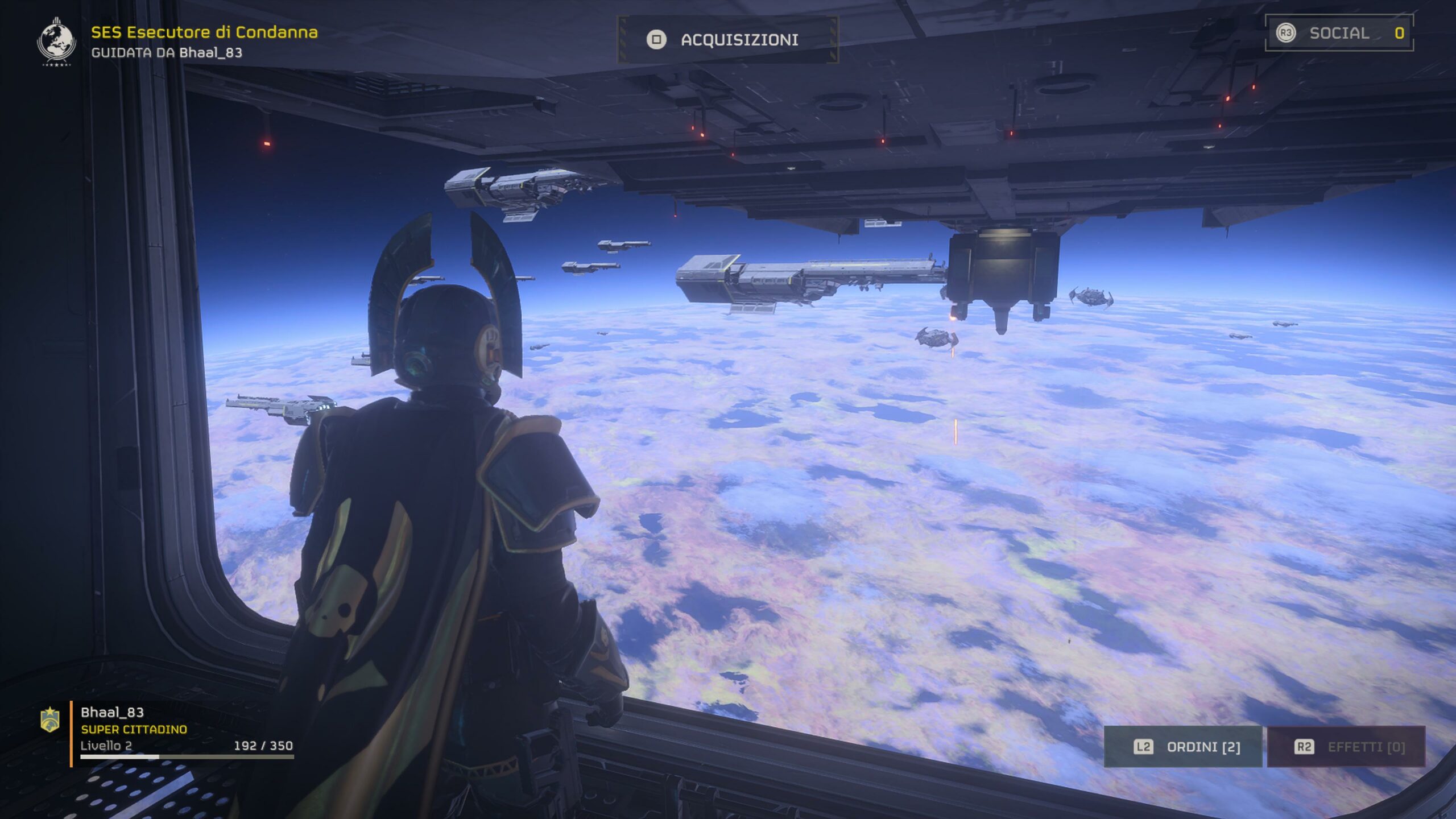Open the Acquisizioni menu

coord(727,40)
